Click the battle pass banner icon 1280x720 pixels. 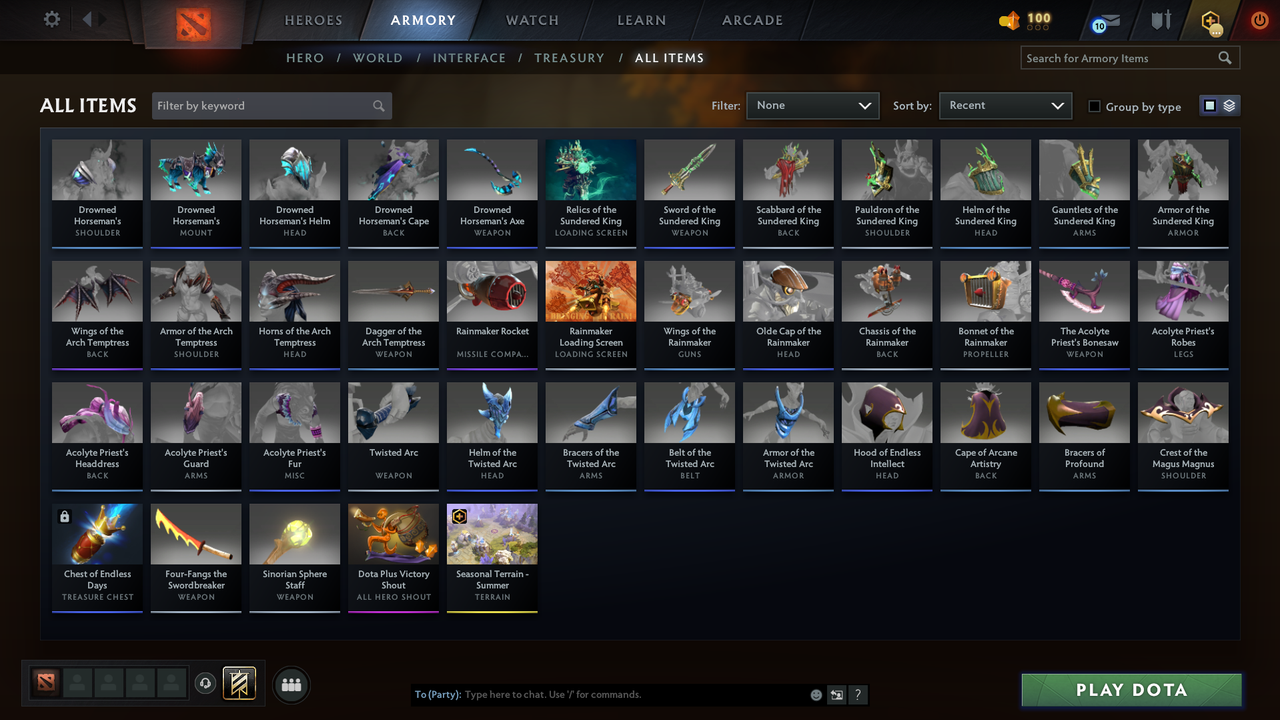[239, 684]
